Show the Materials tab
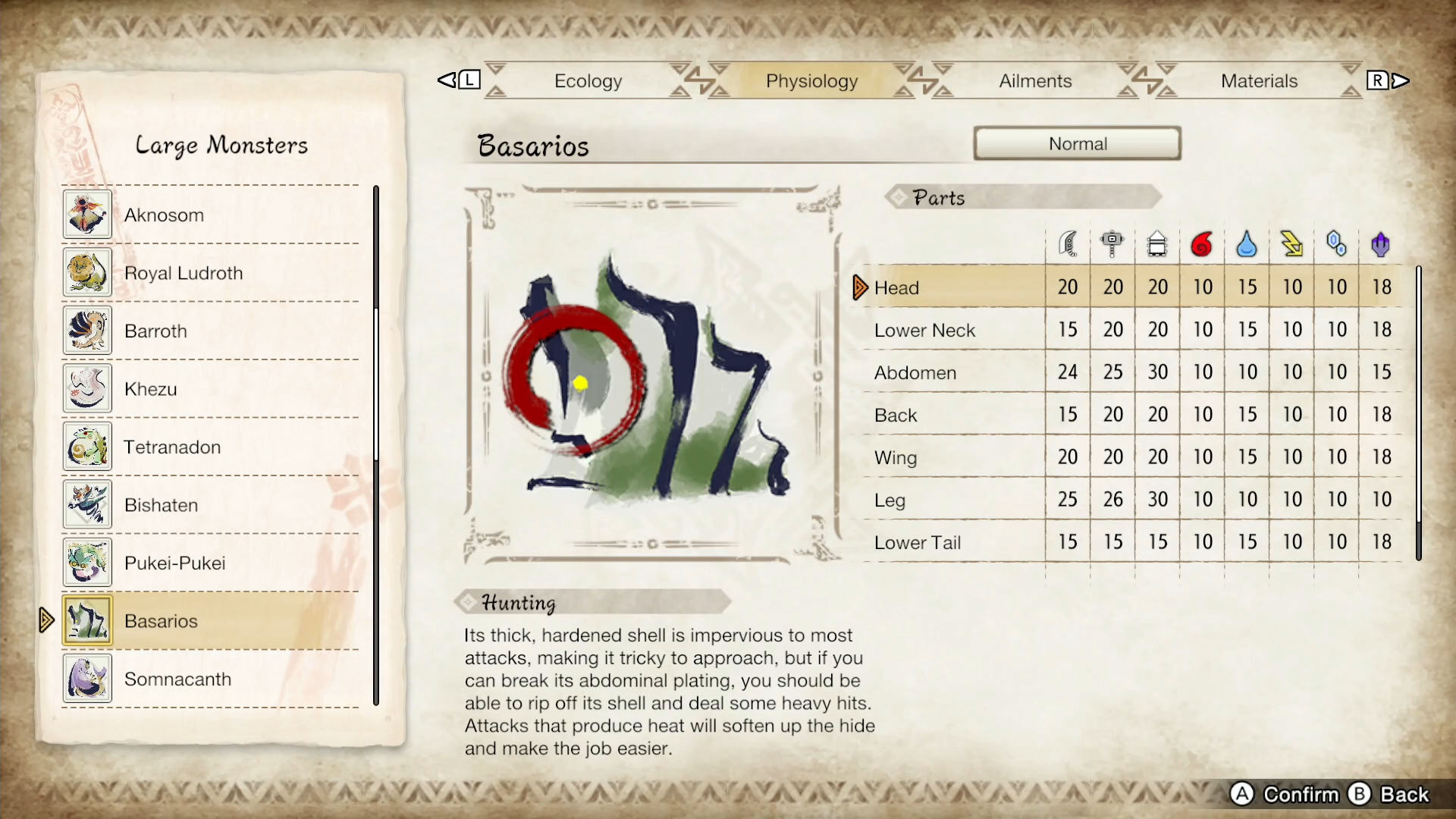 1259,81
